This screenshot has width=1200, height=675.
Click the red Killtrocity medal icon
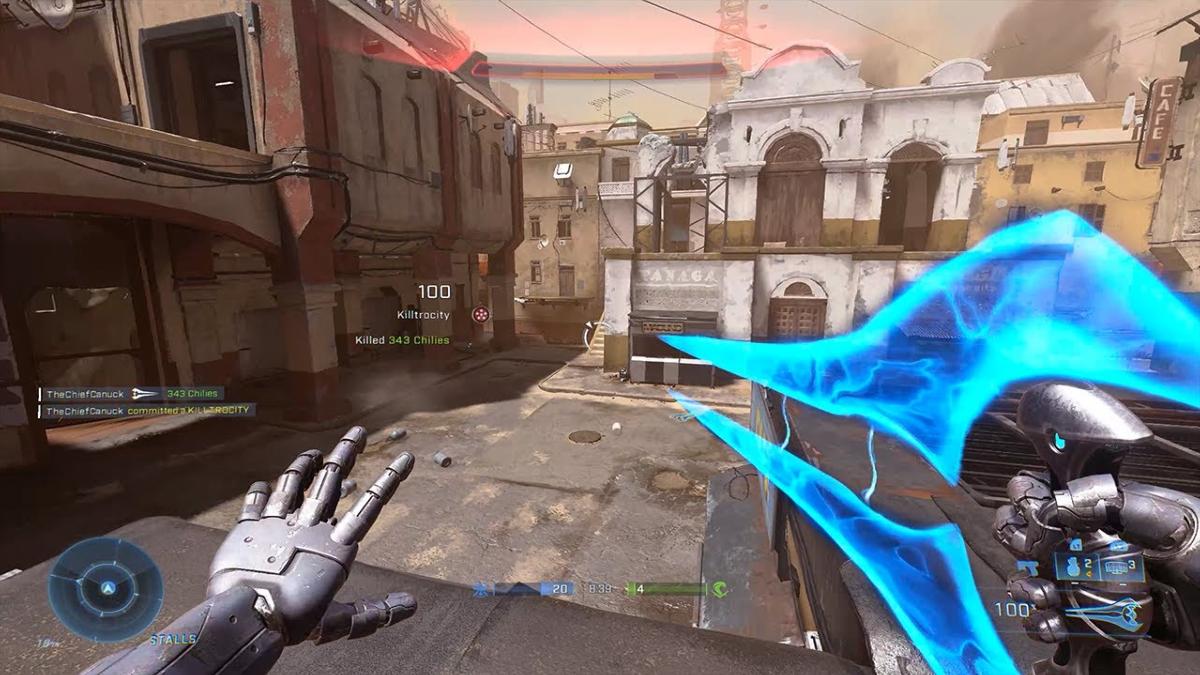[x=481, y=314]
